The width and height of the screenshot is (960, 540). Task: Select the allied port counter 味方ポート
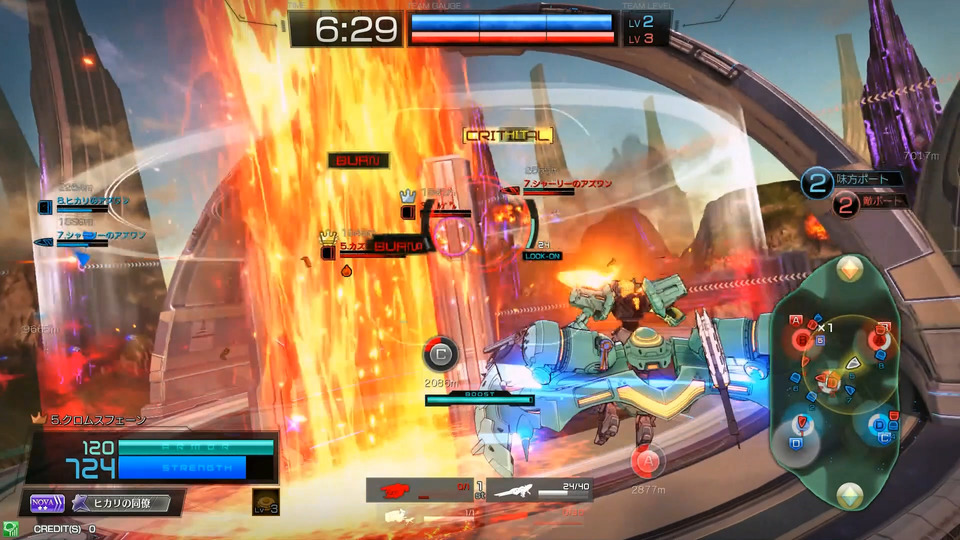point(857,180)
